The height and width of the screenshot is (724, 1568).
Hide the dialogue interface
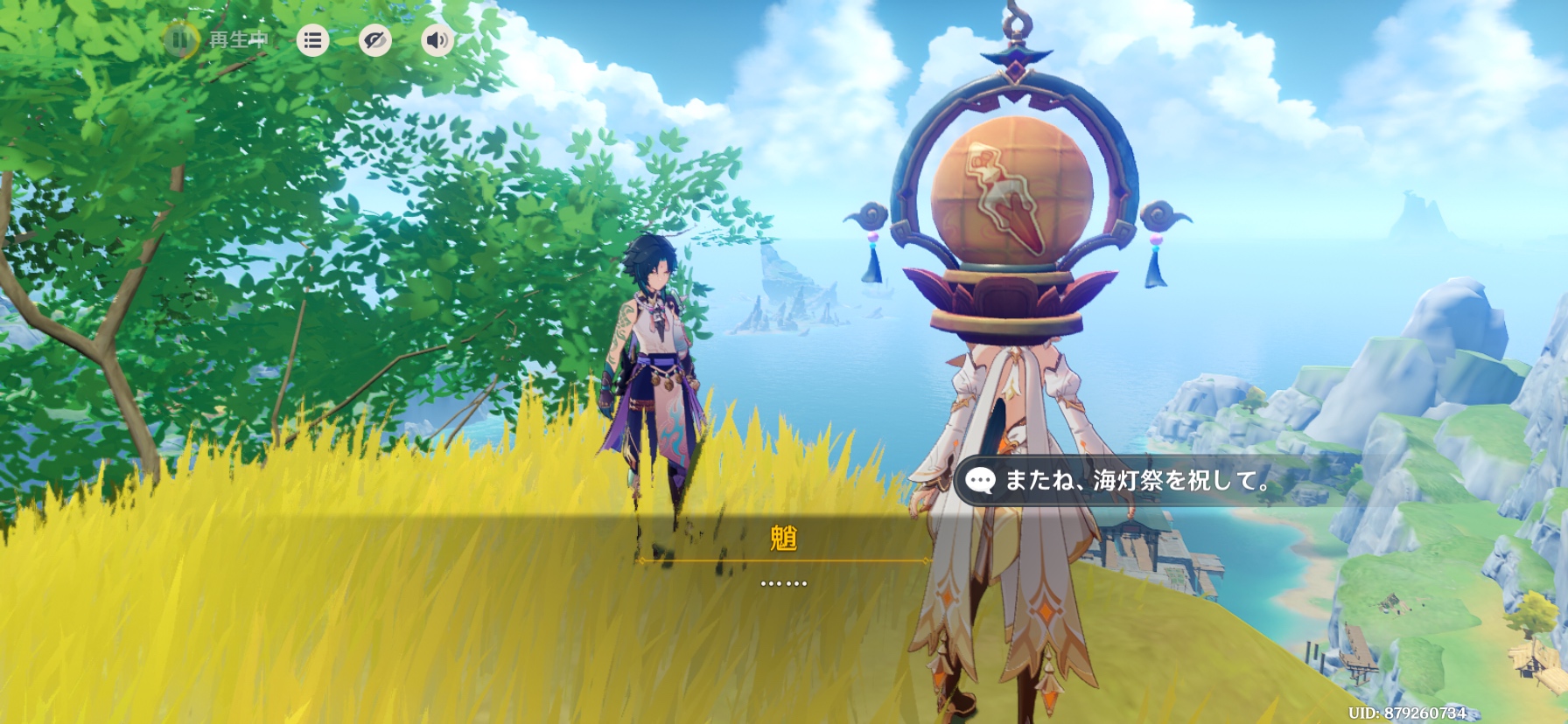pyautogui.click(x=375, y=40)
